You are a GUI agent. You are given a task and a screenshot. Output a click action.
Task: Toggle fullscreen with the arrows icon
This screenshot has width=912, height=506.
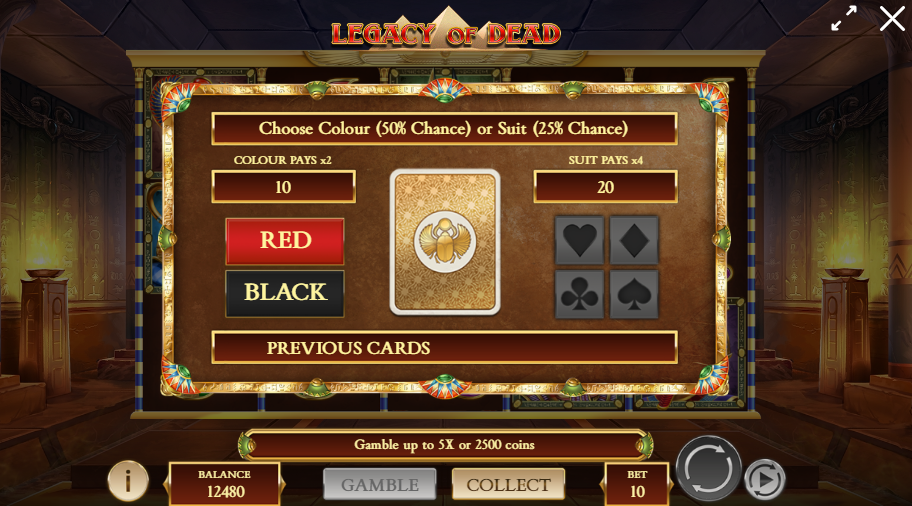pyautogui.click(x=844, y=18)
